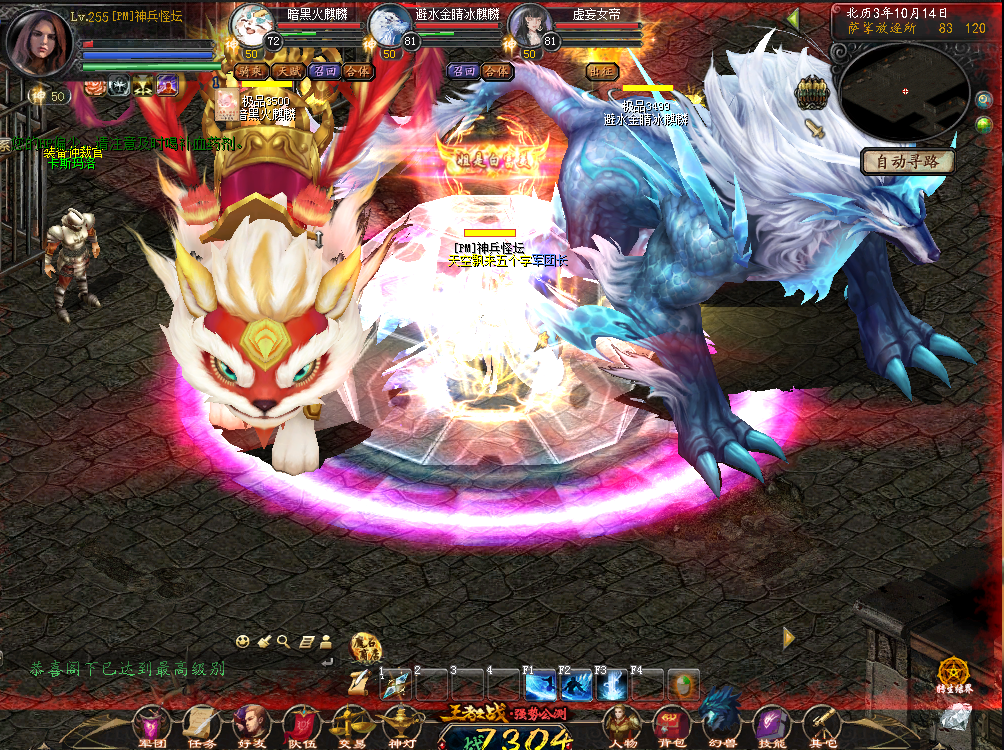The width and height of the screenshot is (1004, 750).
Task: Click the 骑乘 mount button
Action: (x=251, y=71)
